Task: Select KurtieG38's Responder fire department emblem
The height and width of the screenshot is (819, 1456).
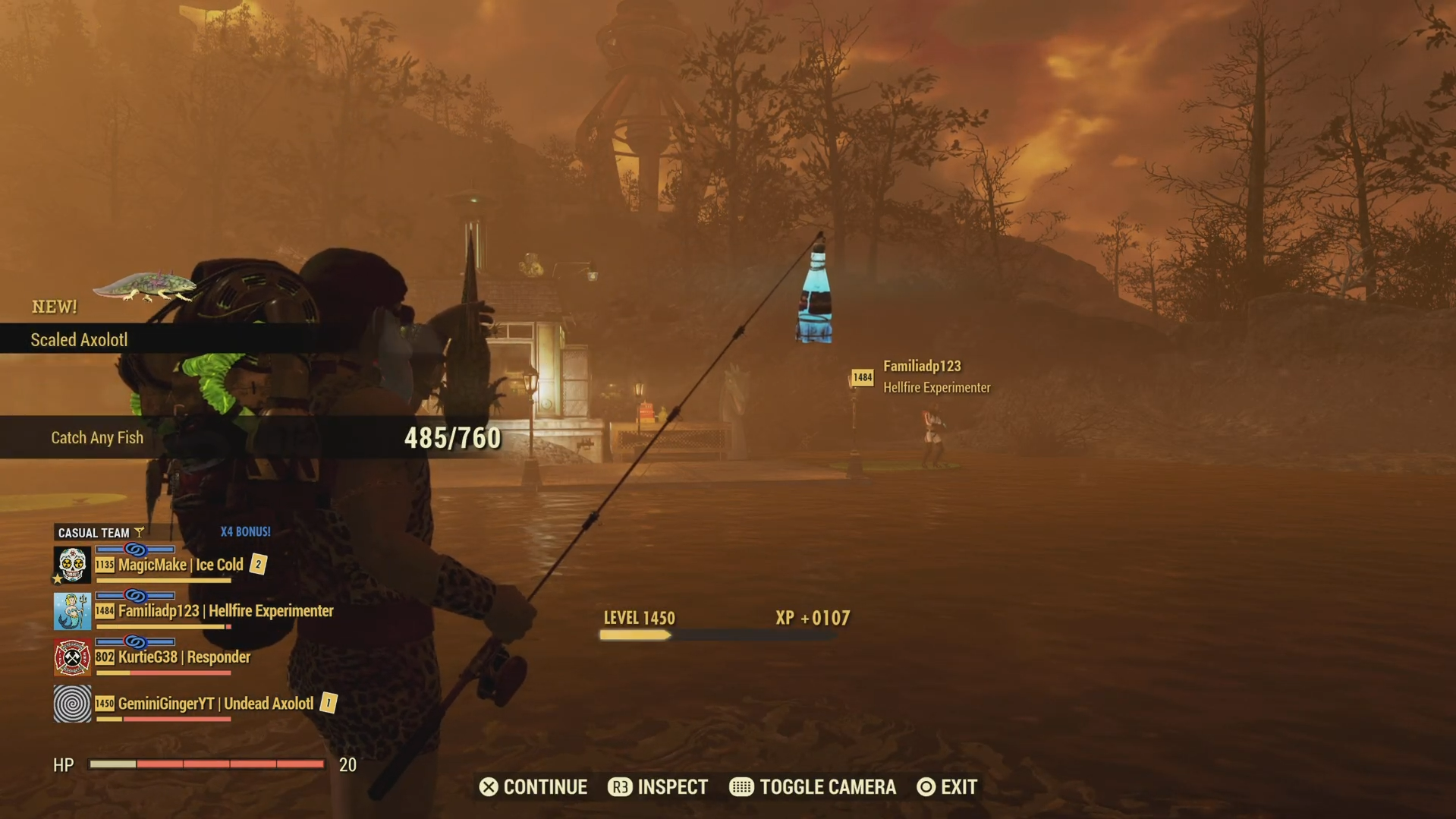Action: pyautogui.click(x=71, y=657)
